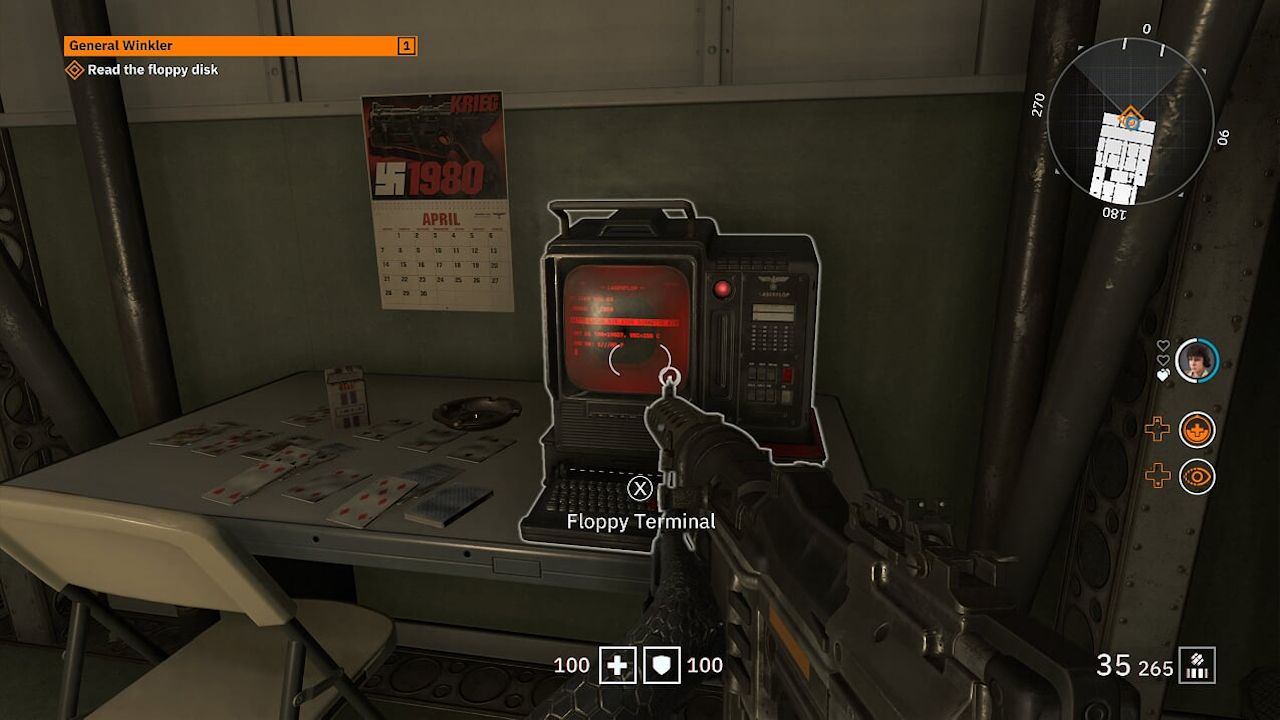Image resolution: width=1280 pixels, height=720 pixels.
Task: Expand the objective counter showing 1
Action: pos(404,46)
